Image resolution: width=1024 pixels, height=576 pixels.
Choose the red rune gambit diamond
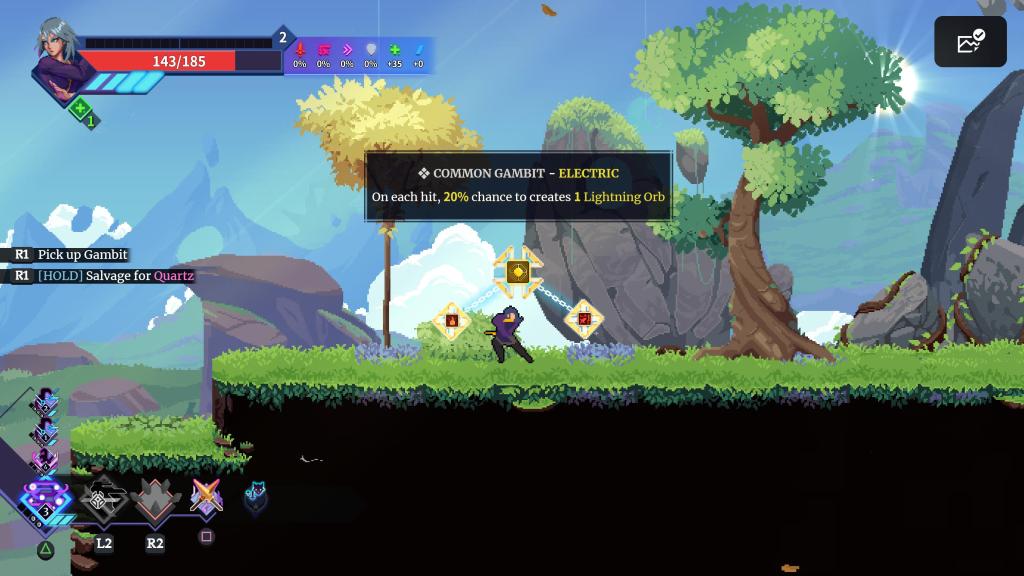pos(584,320)
